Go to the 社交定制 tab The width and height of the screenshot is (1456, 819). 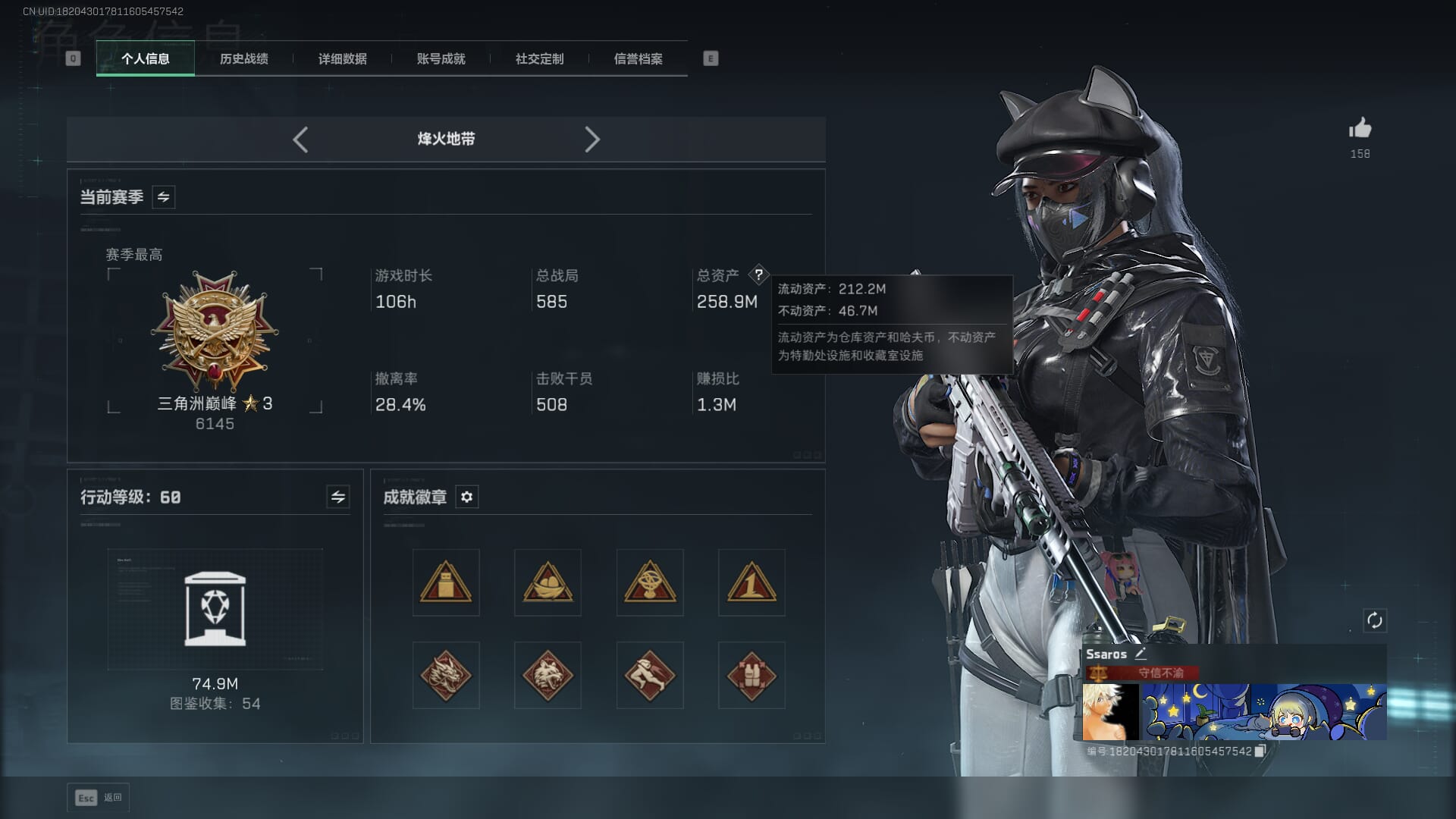tap(539, 59)
